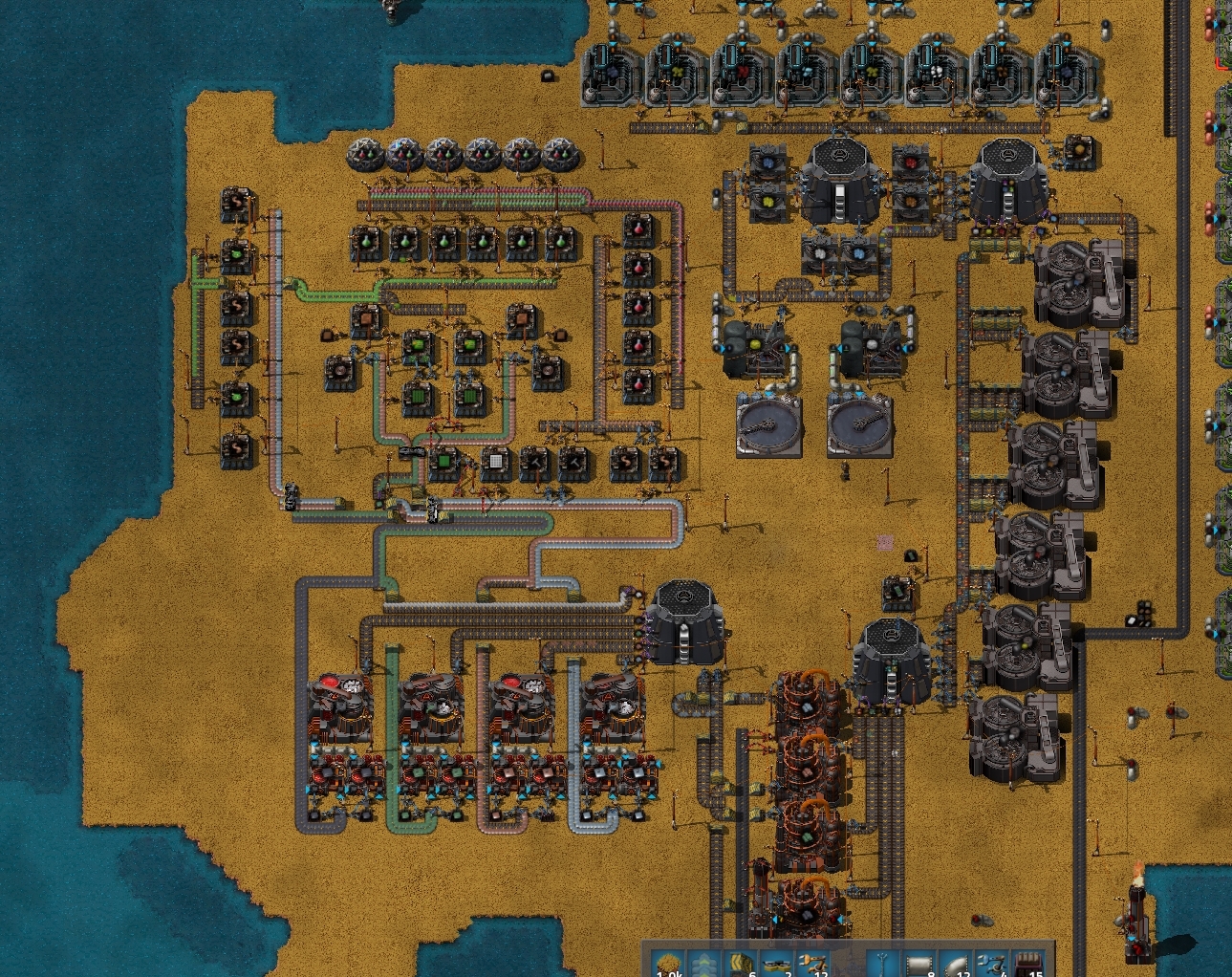Select the resource stack showing 1.0k

click(669, 964)
